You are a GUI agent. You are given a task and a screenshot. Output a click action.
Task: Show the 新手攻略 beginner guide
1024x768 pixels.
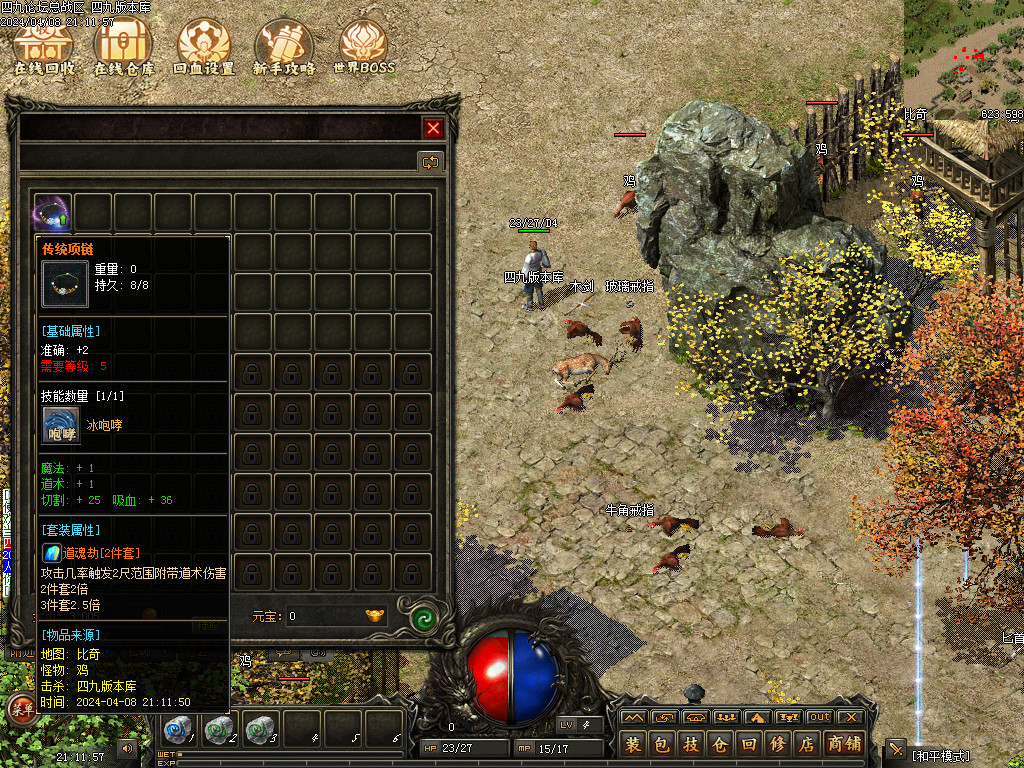point(283,46)
